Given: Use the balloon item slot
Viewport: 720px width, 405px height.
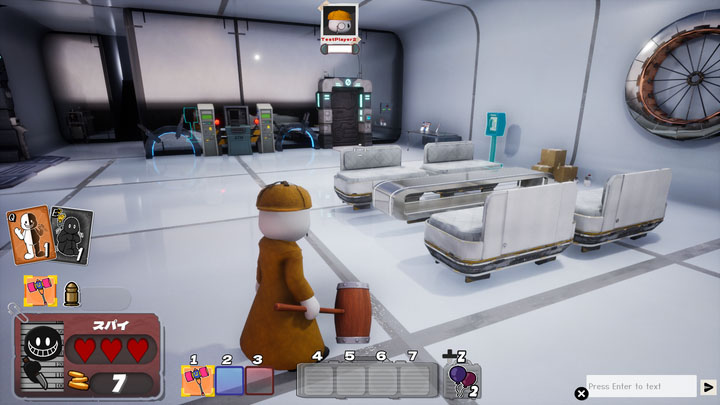Looking at the screenshot, I should click(x=461, y=380).
